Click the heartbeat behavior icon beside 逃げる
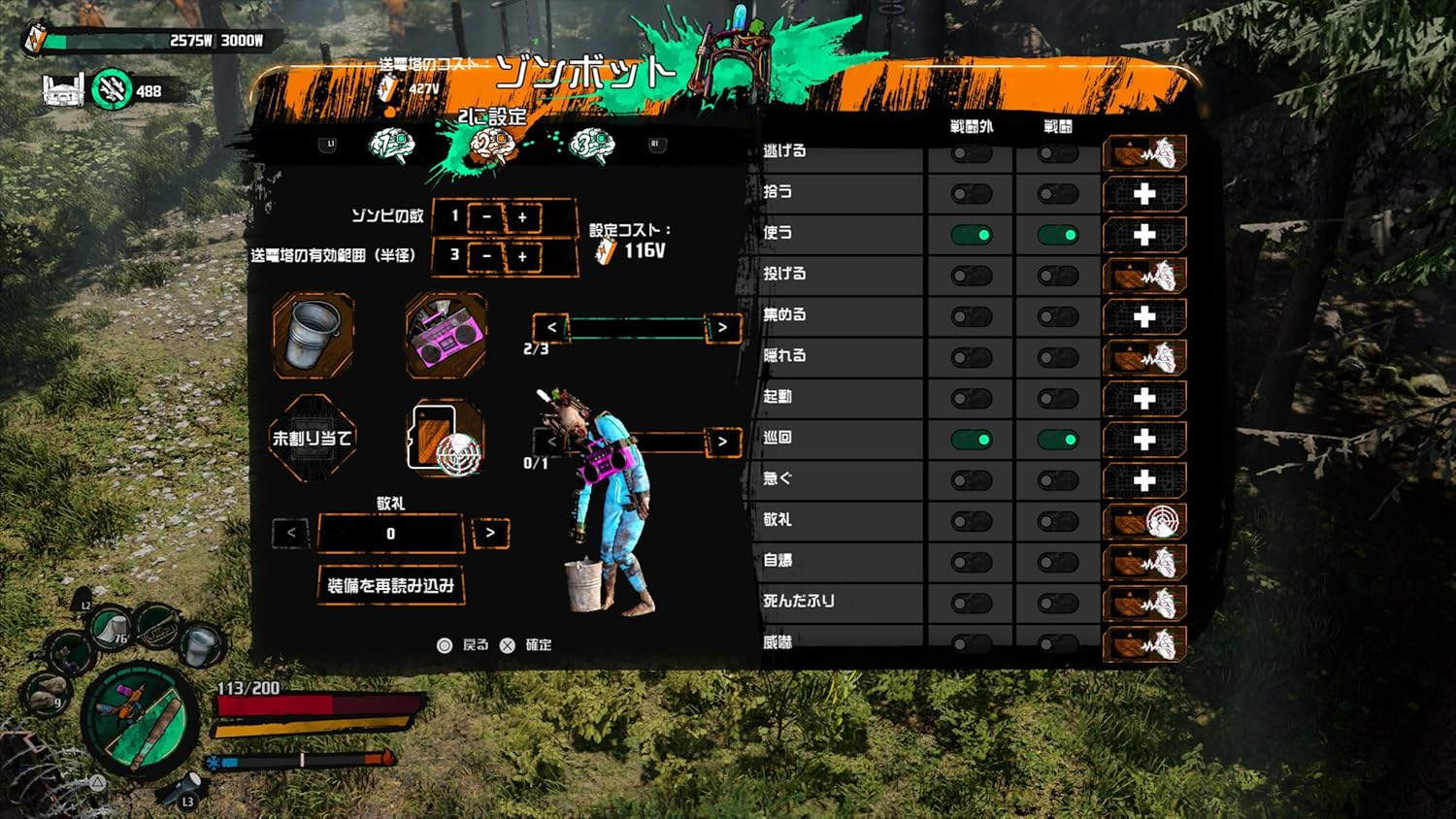The width and height of the screenshot is (1456, 819). click(1145, 150)
